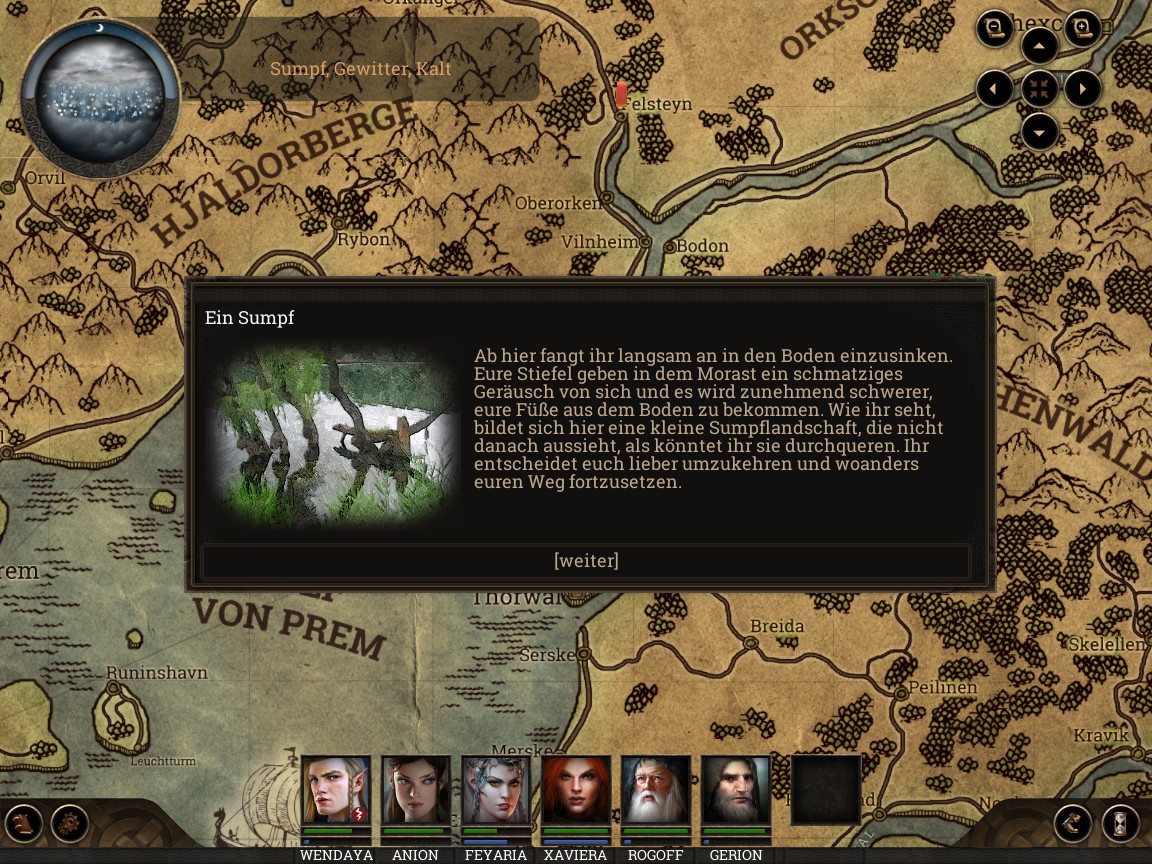Image resolution: width=1152 pixels, height=864 pixels.
Task: Center the map using the four-arrows button
Action: click(x=1040, y=89)
